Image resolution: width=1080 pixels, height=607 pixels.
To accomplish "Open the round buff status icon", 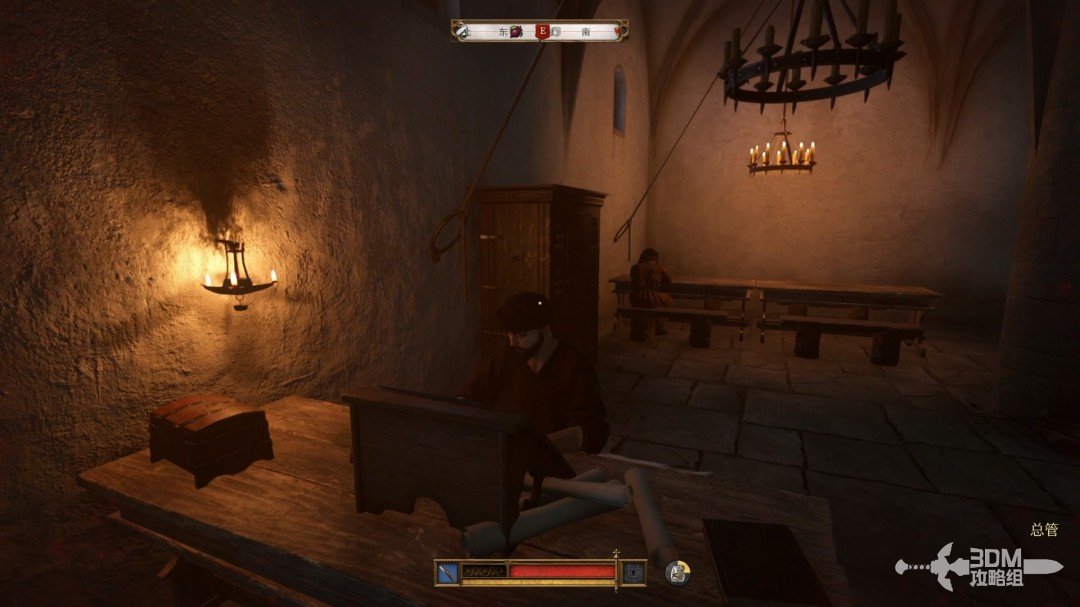I will (677, 573).
